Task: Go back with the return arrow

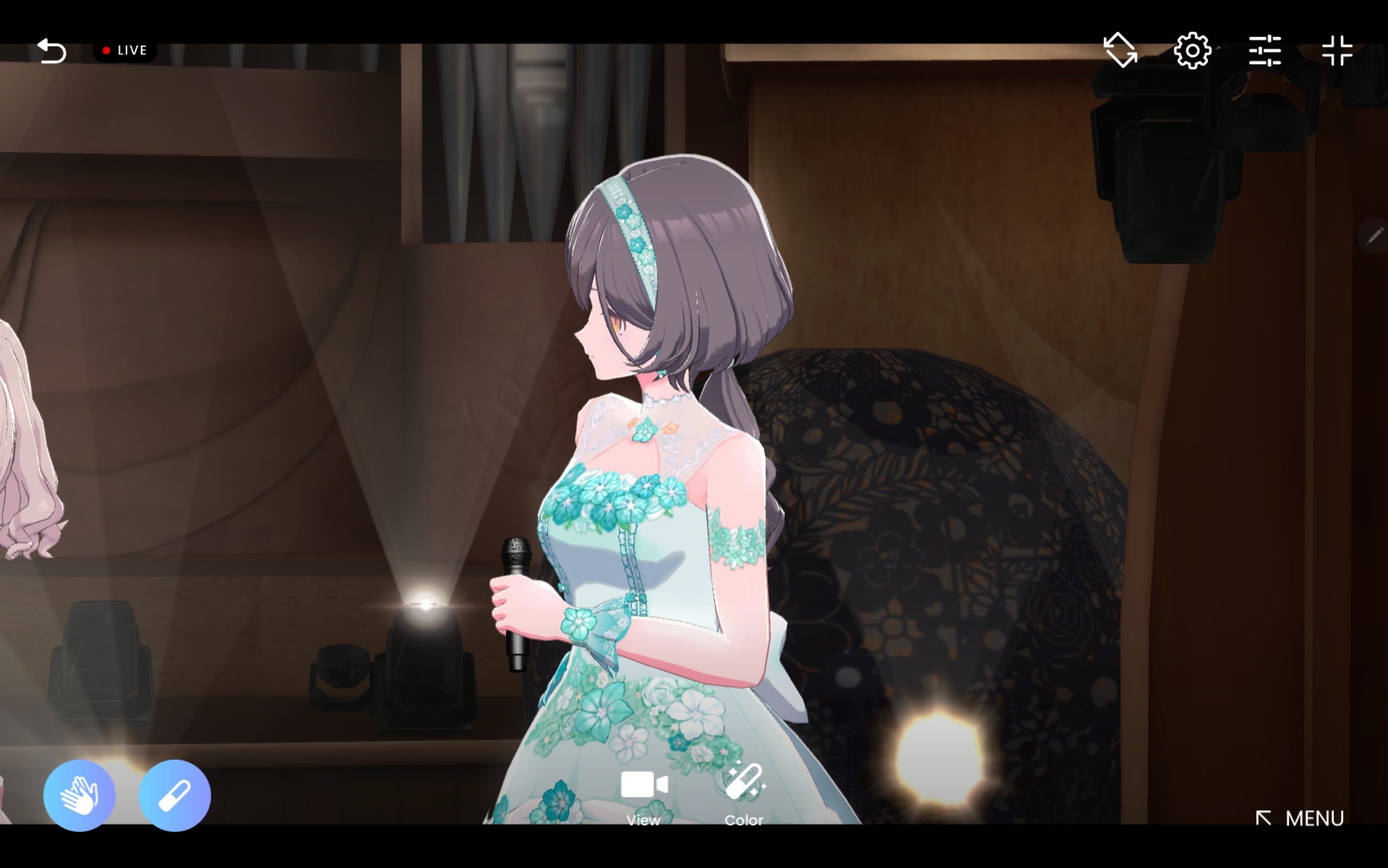Action: pyautogui.click(x=52, y=51)
